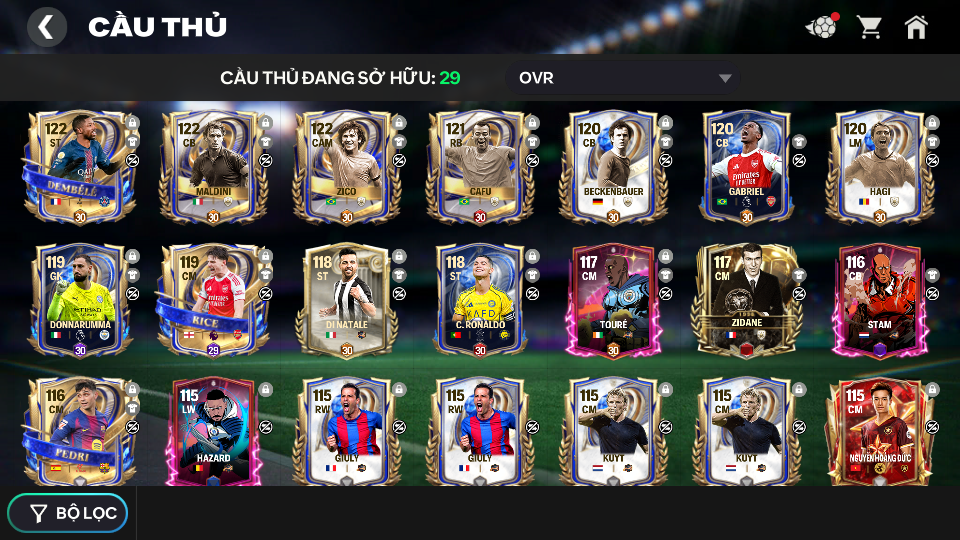Pick the Cafu player card
This screenshot has width=960, height=540.
coord(480,167)
